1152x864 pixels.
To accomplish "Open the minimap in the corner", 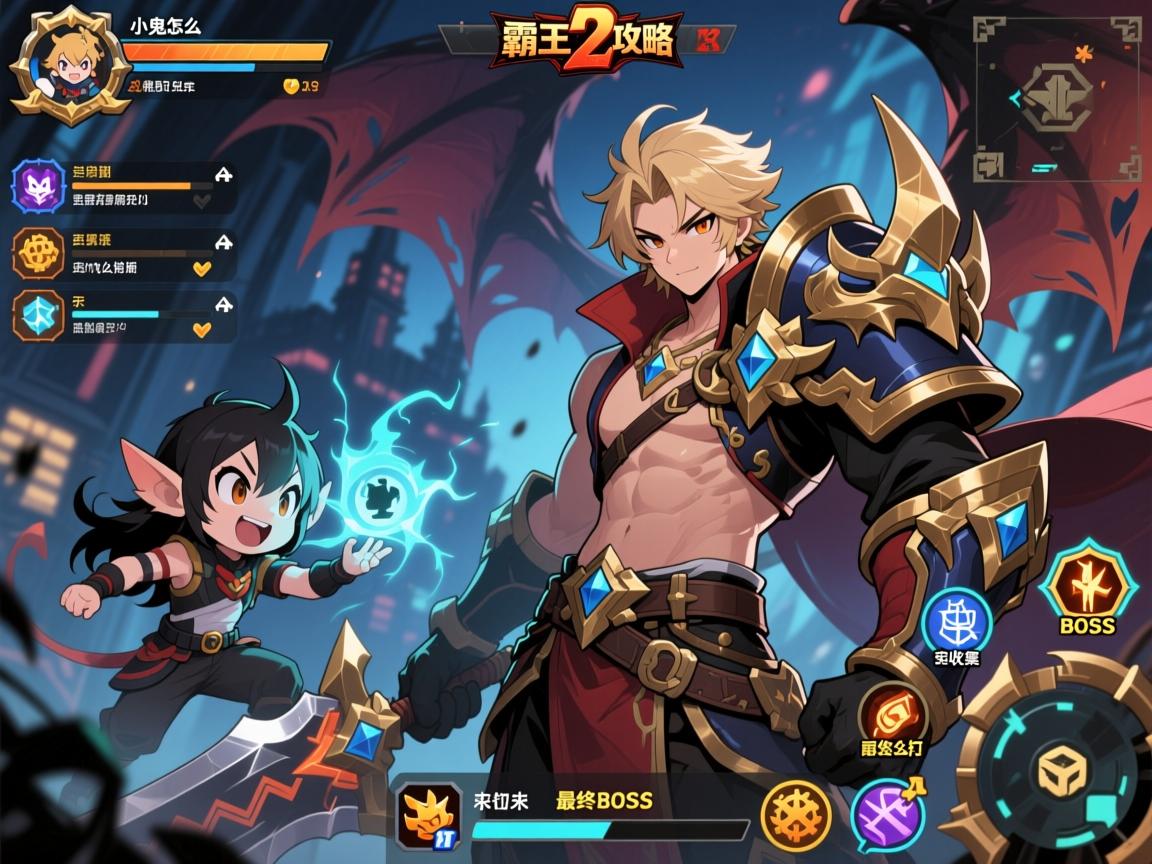I will click(1057, 97).
